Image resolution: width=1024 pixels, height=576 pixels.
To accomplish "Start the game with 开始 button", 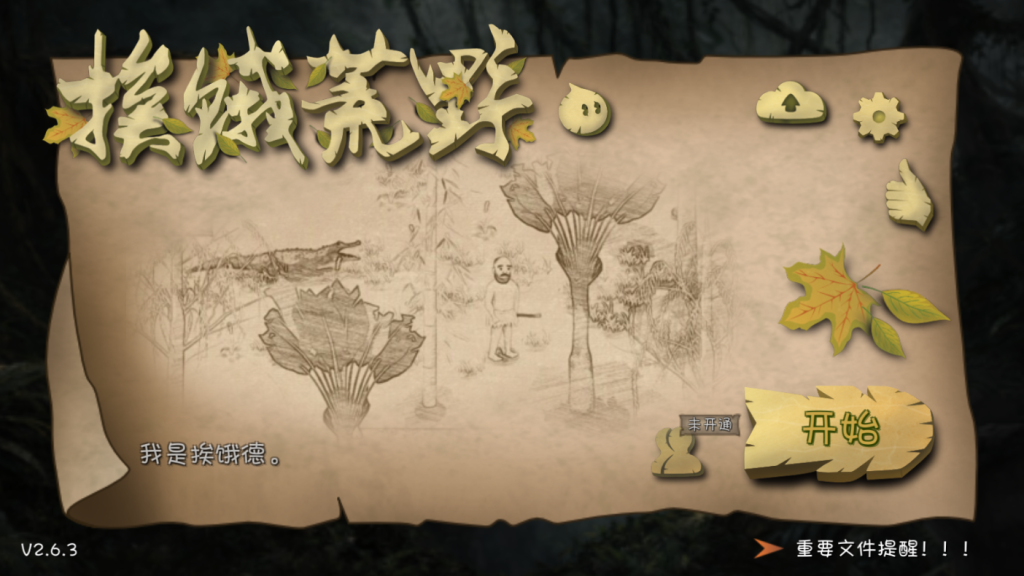I will pos(839,432).
